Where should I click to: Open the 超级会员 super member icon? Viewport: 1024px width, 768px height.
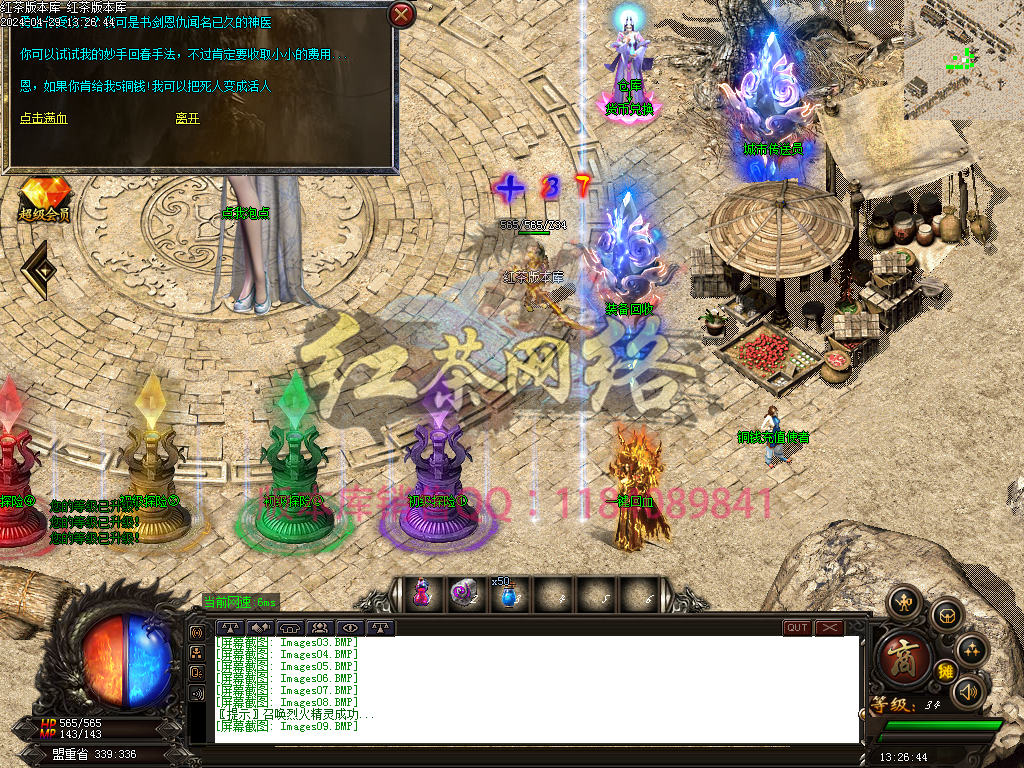click(x=44, y=198)
